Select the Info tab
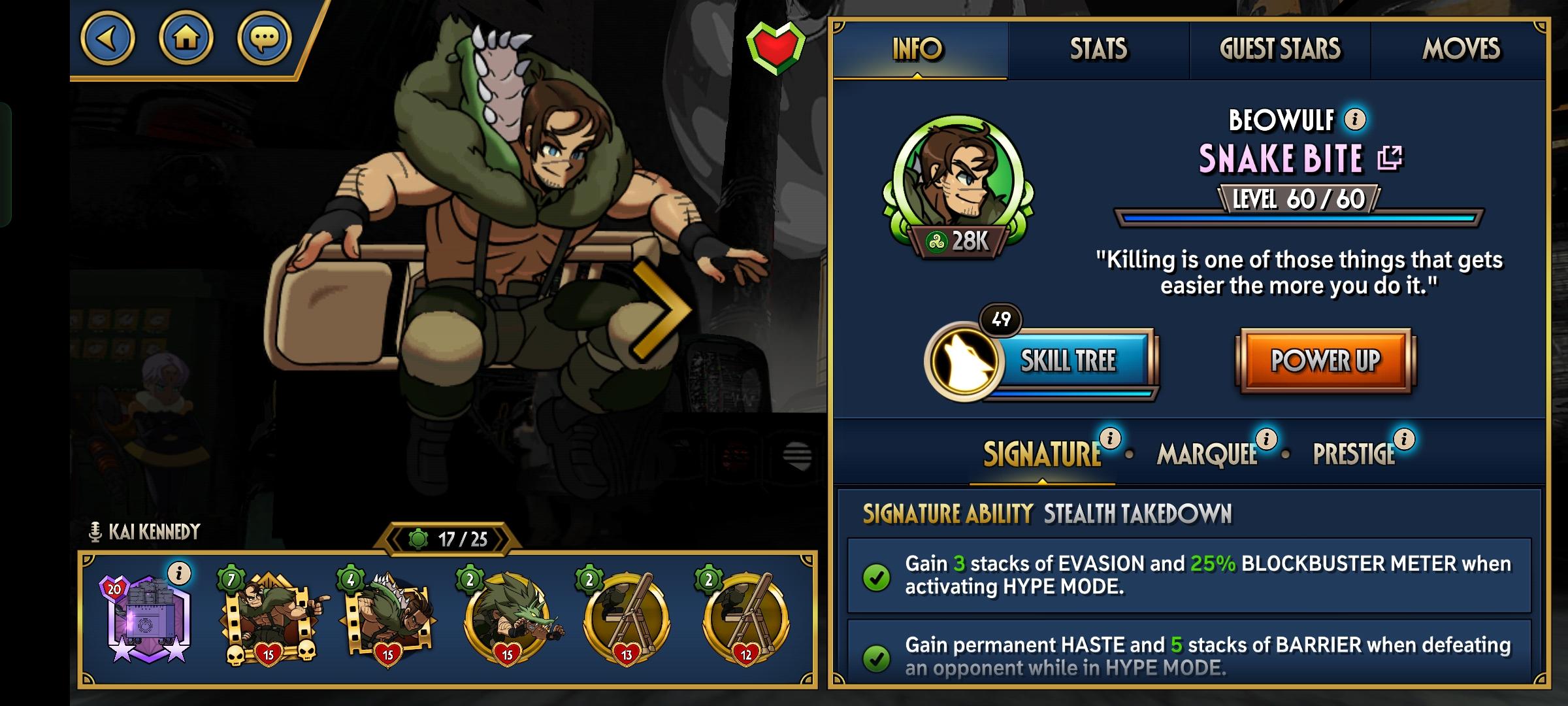This screenshot has width=1568, height=706. point(918,50)
